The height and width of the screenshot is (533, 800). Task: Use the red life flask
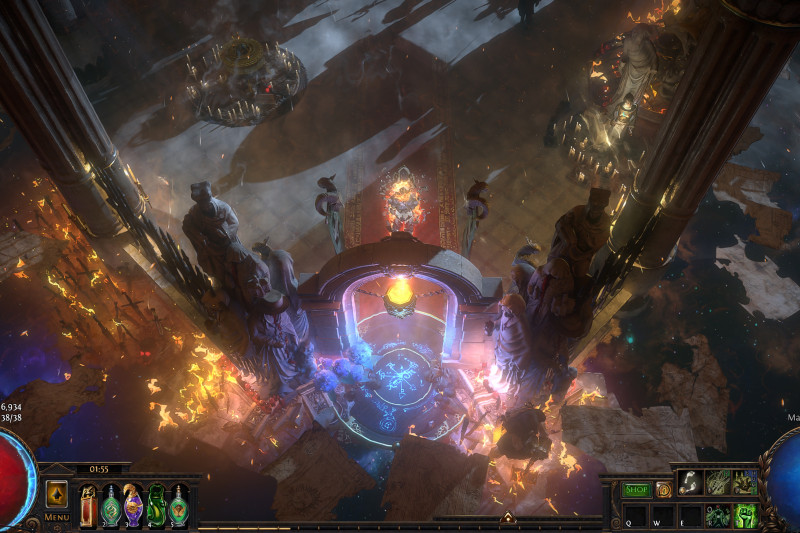click(88, 504)
